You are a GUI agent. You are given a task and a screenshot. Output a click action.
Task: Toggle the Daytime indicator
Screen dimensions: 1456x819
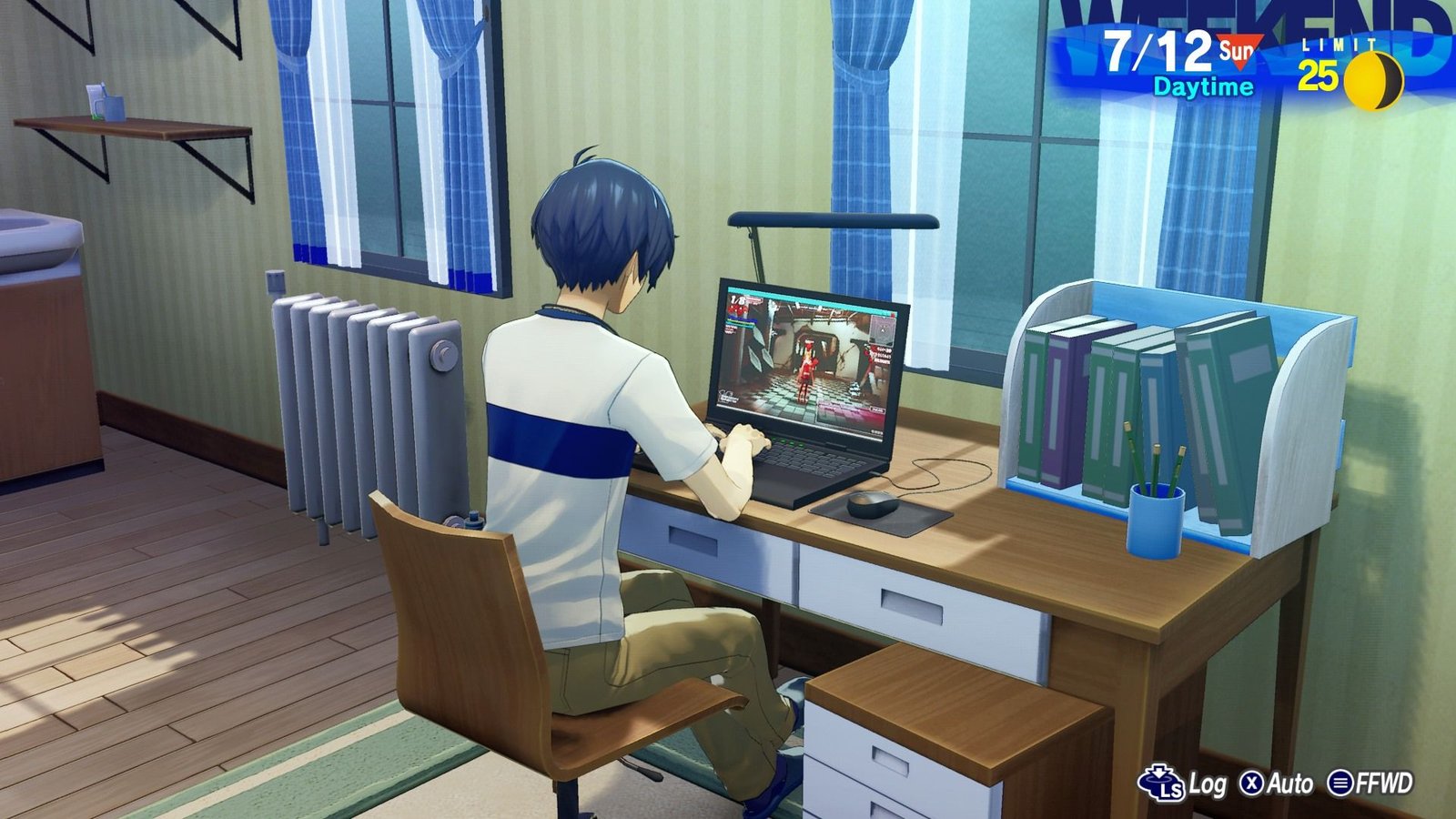tap(1202, 87)
